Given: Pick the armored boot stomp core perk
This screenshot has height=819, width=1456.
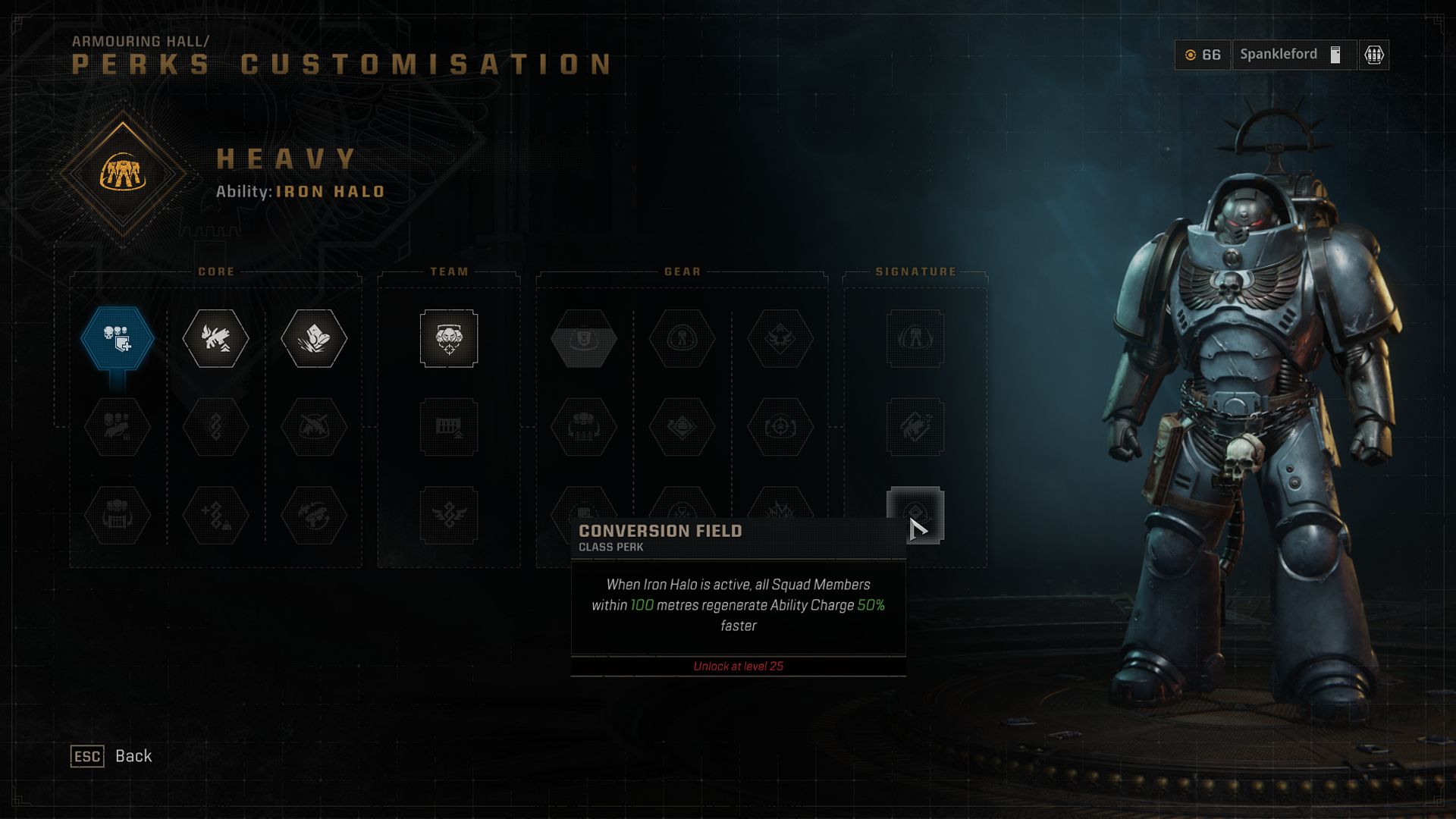Looking at the screenshot, I should 314,338.
